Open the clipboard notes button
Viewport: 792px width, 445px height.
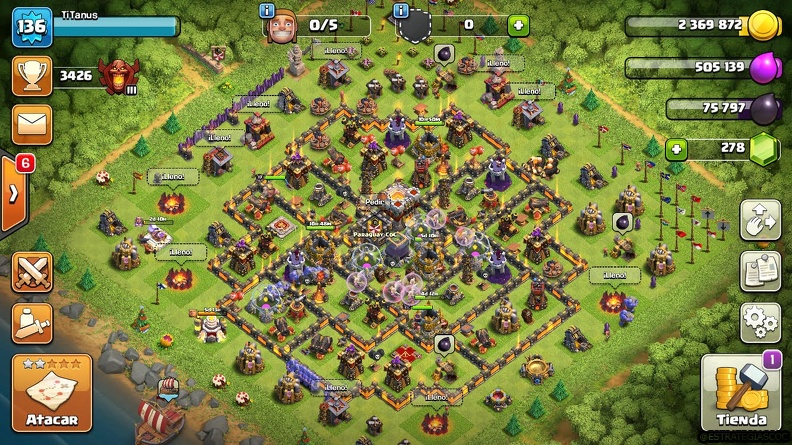[760, 271]
